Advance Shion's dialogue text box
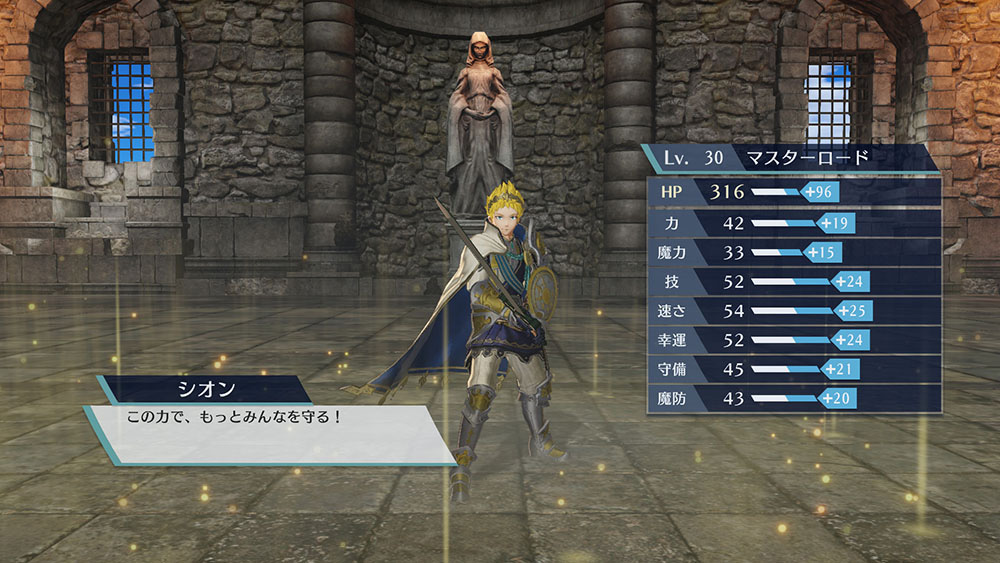The image size is (1000, 563). [268, 433]
